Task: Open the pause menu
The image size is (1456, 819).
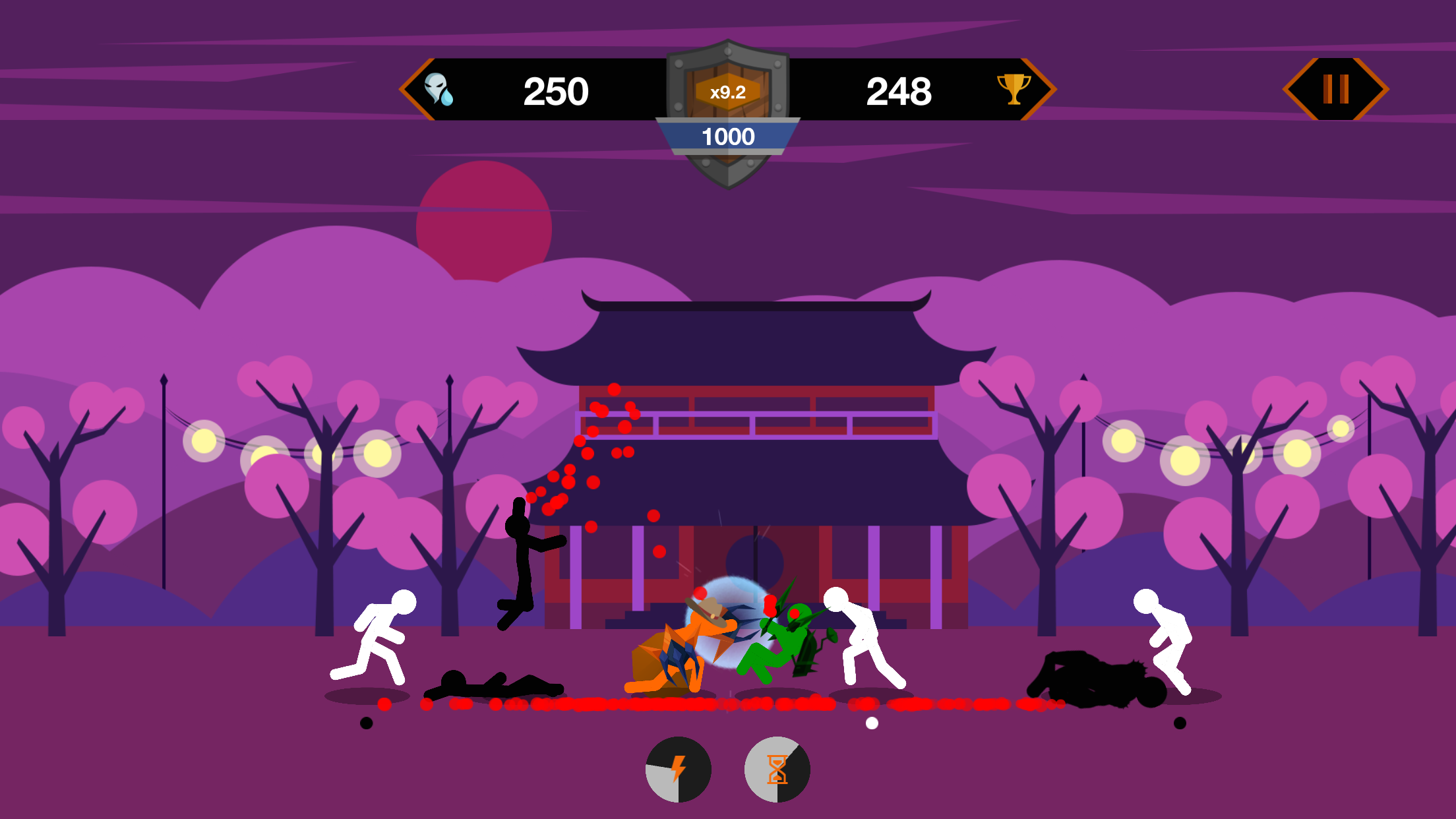Action: click(1336, 88)
